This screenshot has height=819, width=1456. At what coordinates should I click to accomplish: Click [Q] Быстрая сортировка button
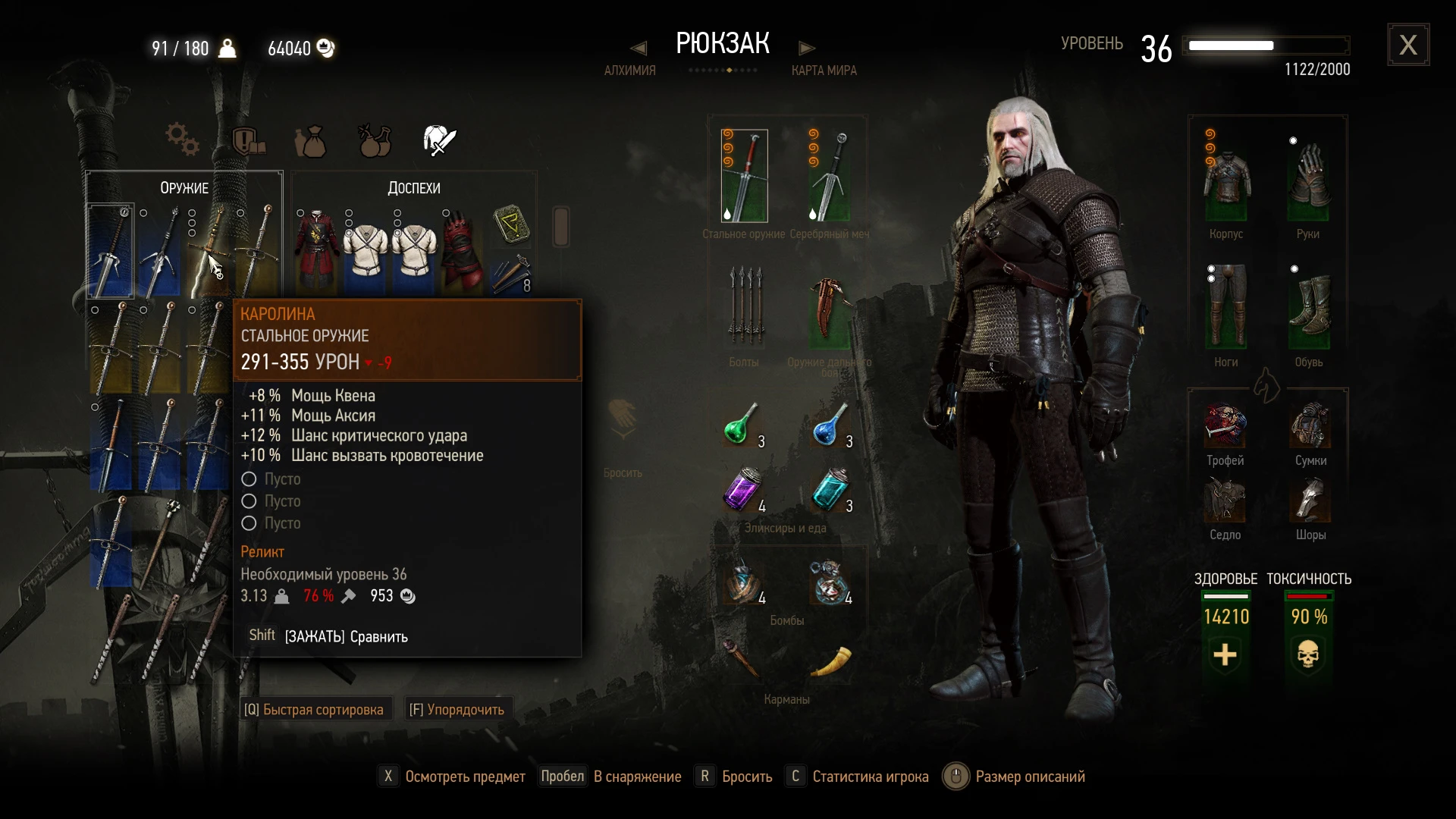315,708
